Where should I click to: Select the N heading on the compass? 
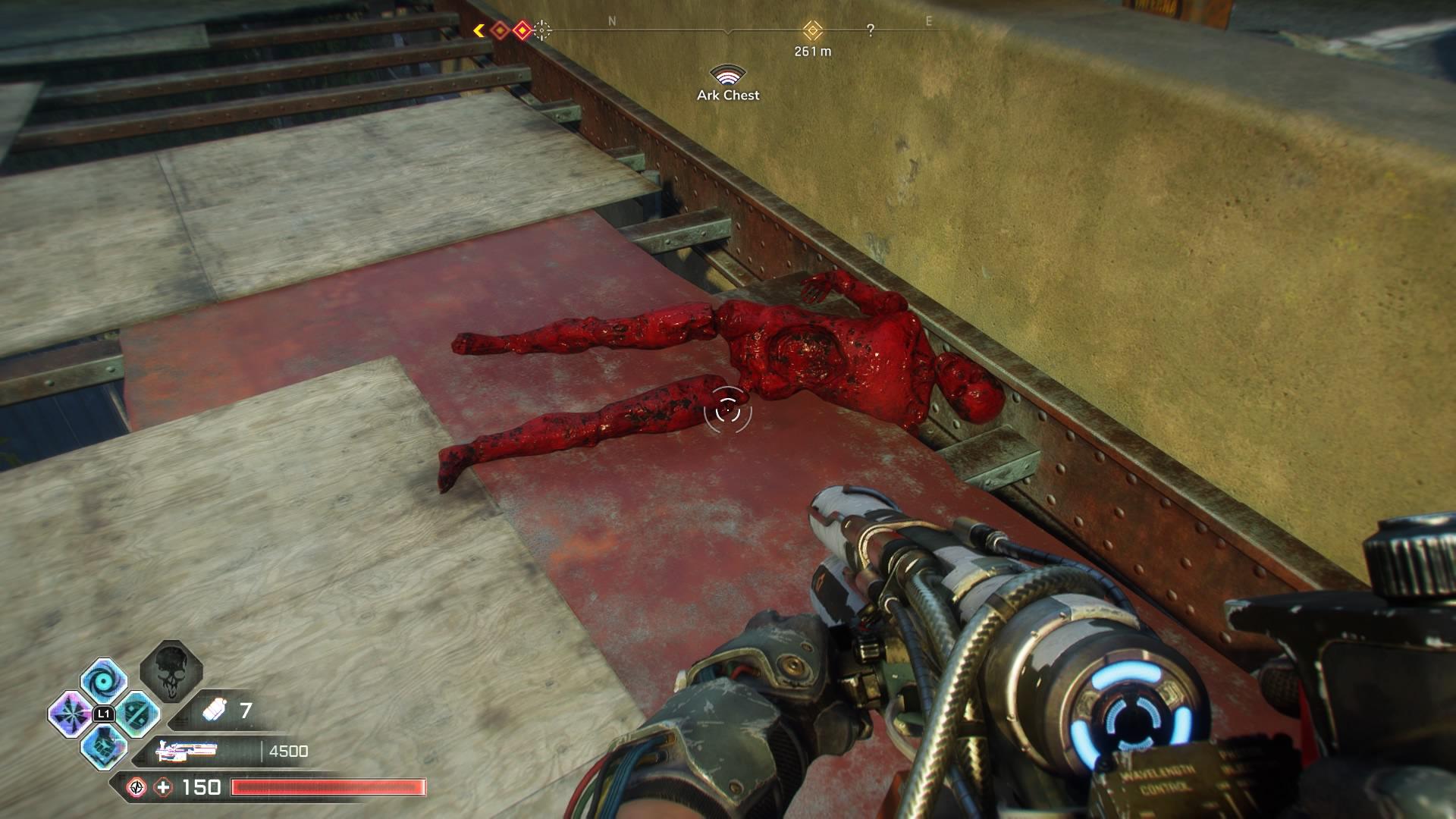pos(611,22)
